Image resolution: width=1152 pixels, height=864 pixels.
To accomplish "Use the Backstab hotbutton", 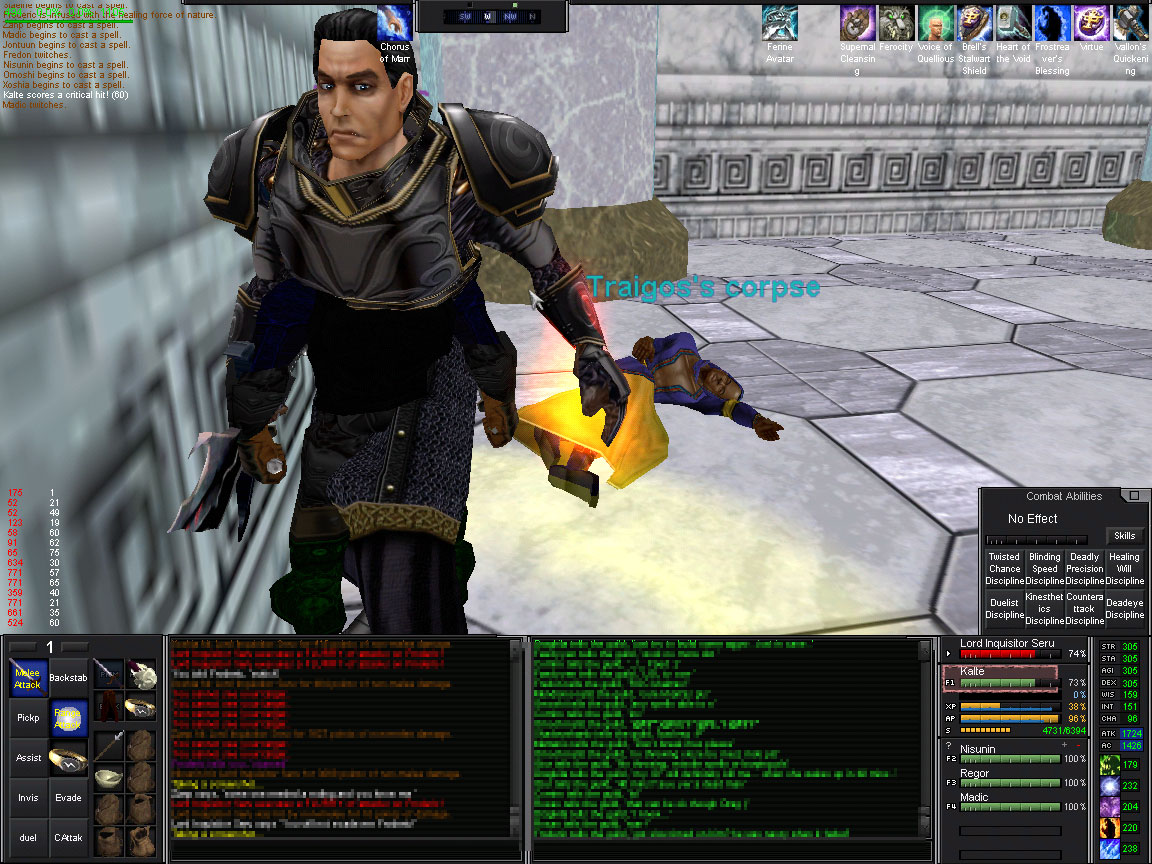I will 68,678.
